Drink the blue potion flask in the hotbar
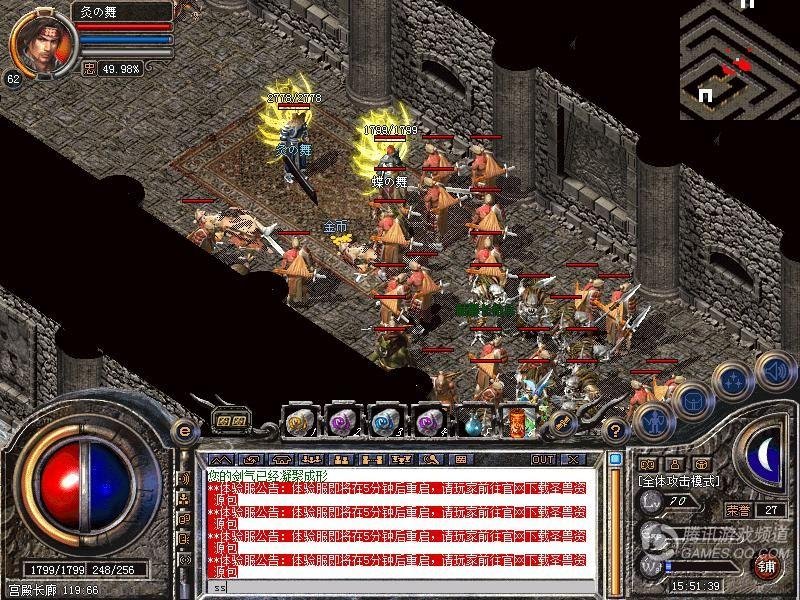 coord(473,422)
